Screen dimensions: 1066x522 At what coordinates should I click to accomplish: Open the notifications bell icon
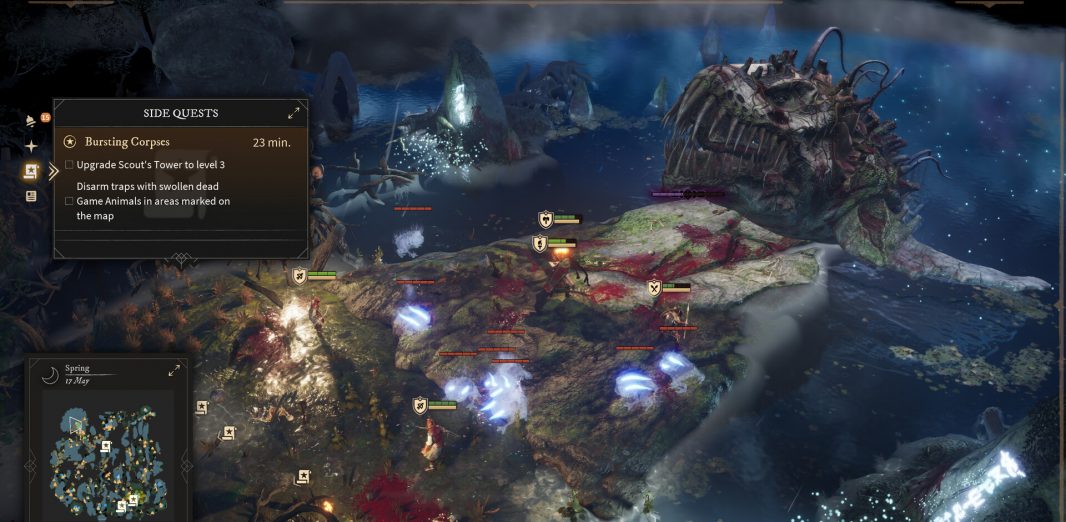click(32, 122)
